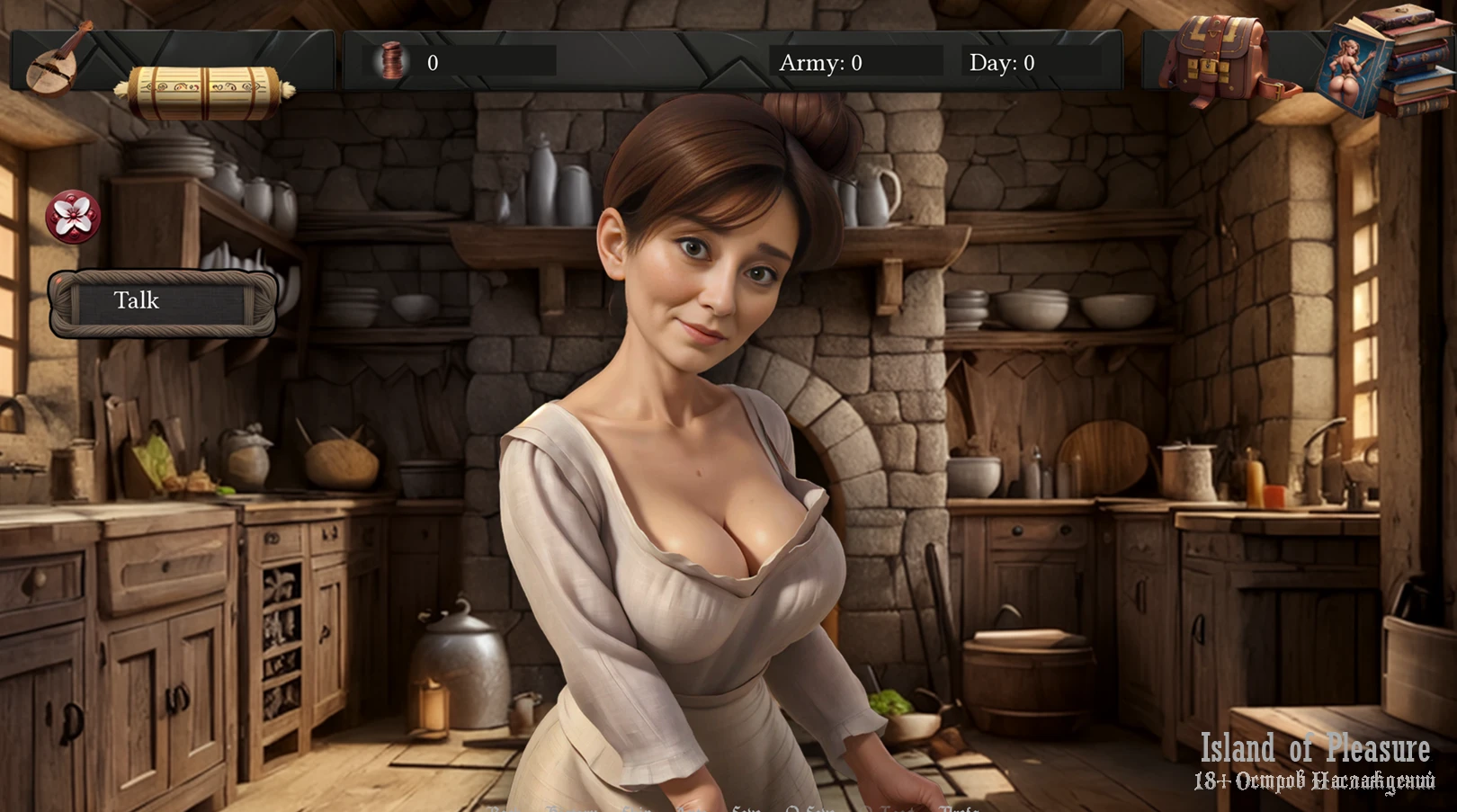This screenshot has height=812, width=1457.
Task: Choose the Talk option
Action: coord(162,302)
